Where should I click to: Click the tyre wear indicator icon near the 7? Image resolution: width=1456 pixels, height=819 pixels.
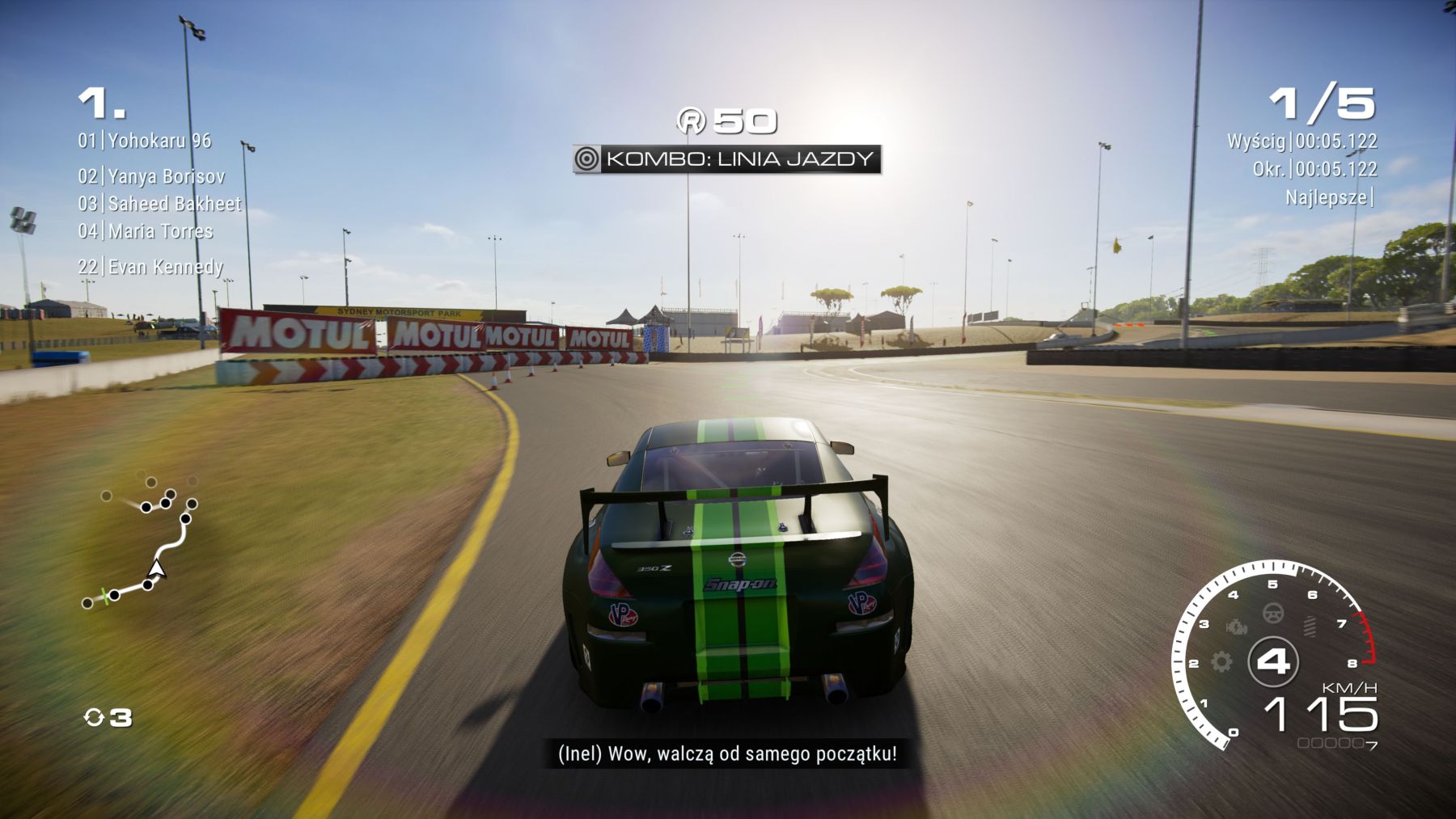[1310, 626]
